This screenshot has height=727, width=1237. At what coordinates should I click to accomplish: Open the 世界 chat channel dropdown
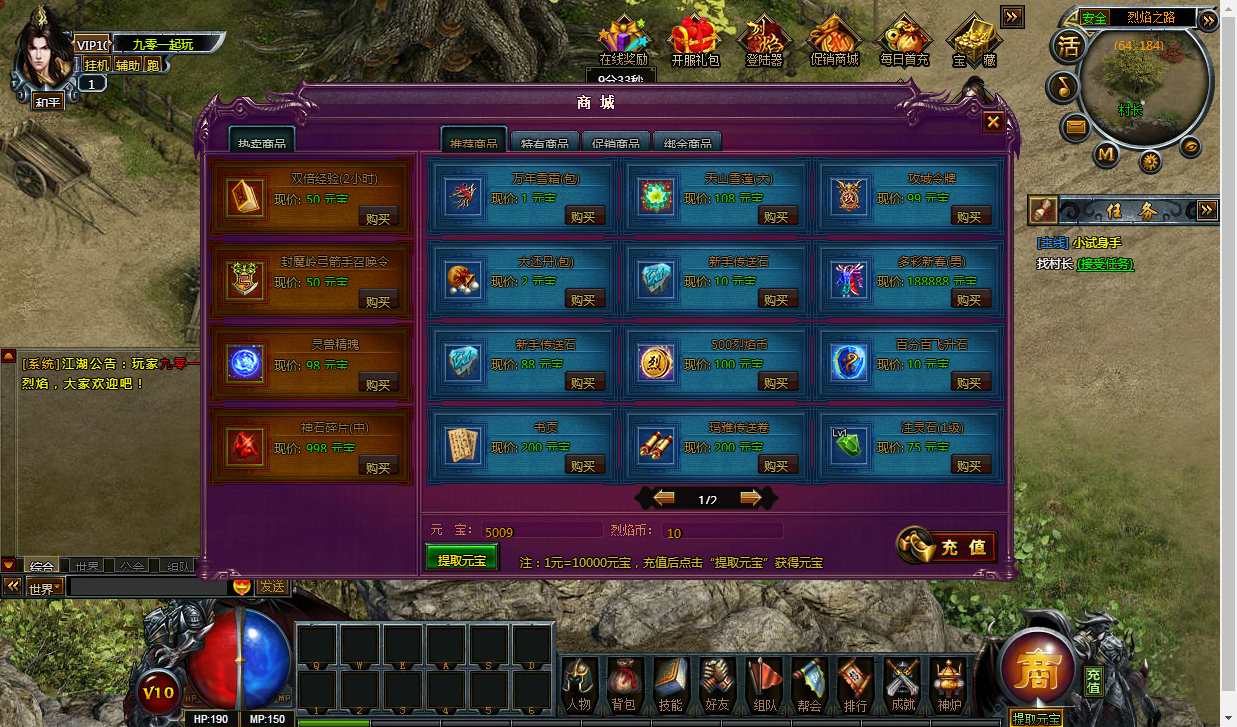point(45,587)
